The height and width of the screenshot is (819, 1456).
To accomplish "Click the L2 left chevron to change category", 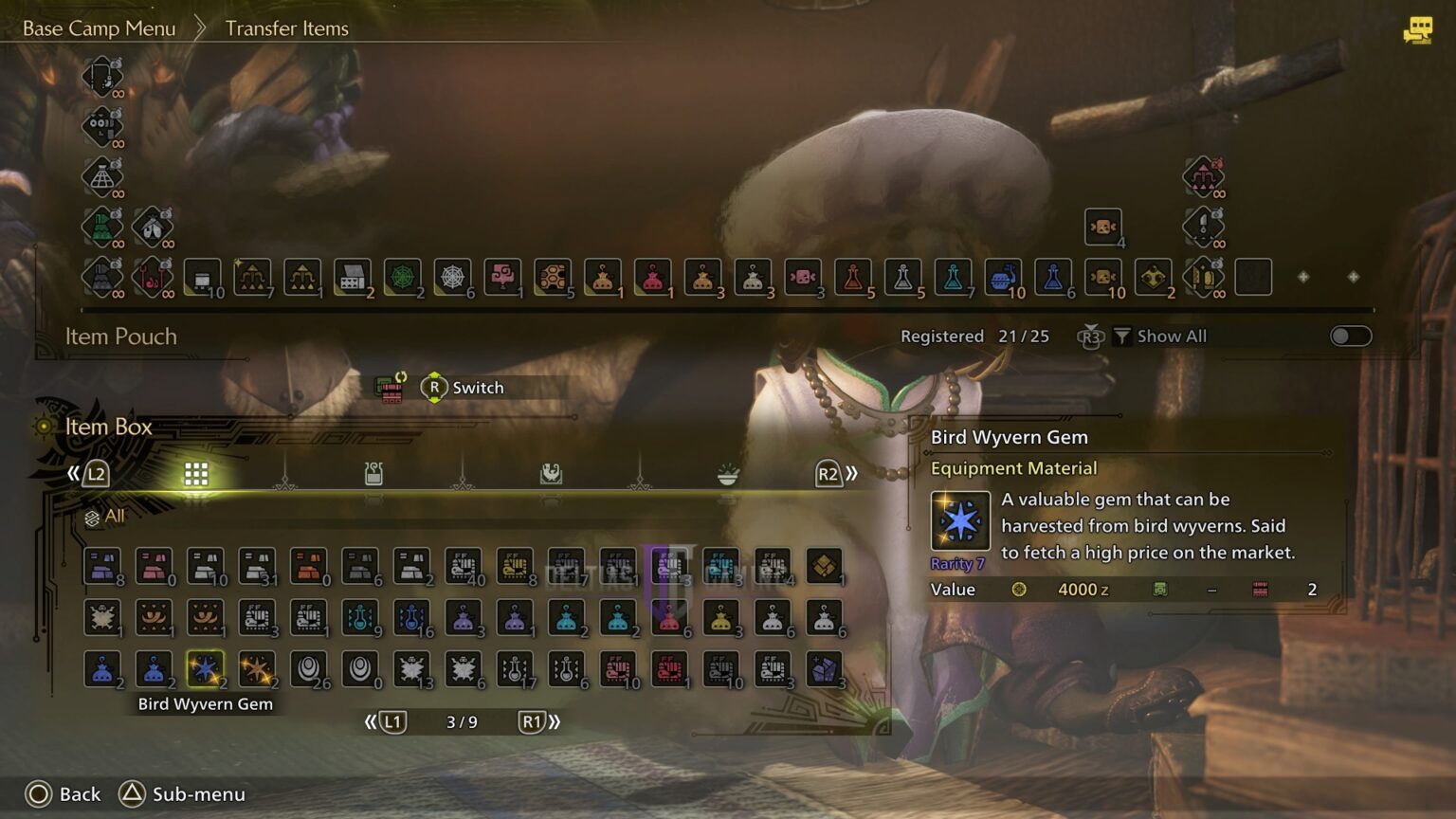I will (96, 473).
